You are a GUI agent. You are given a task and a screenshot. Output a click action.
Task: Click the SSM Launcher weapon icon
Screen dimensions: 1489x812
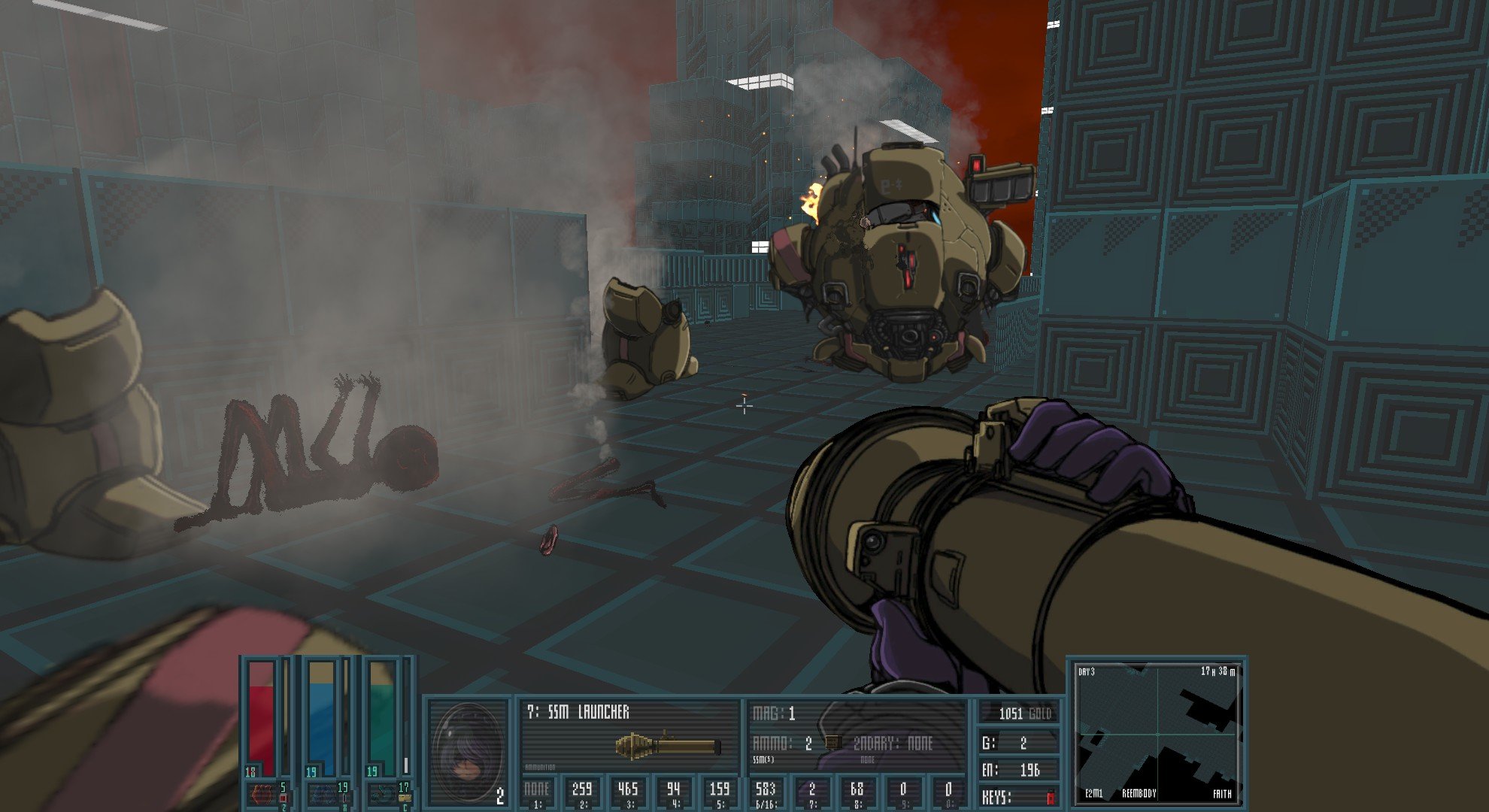[668, 744]
